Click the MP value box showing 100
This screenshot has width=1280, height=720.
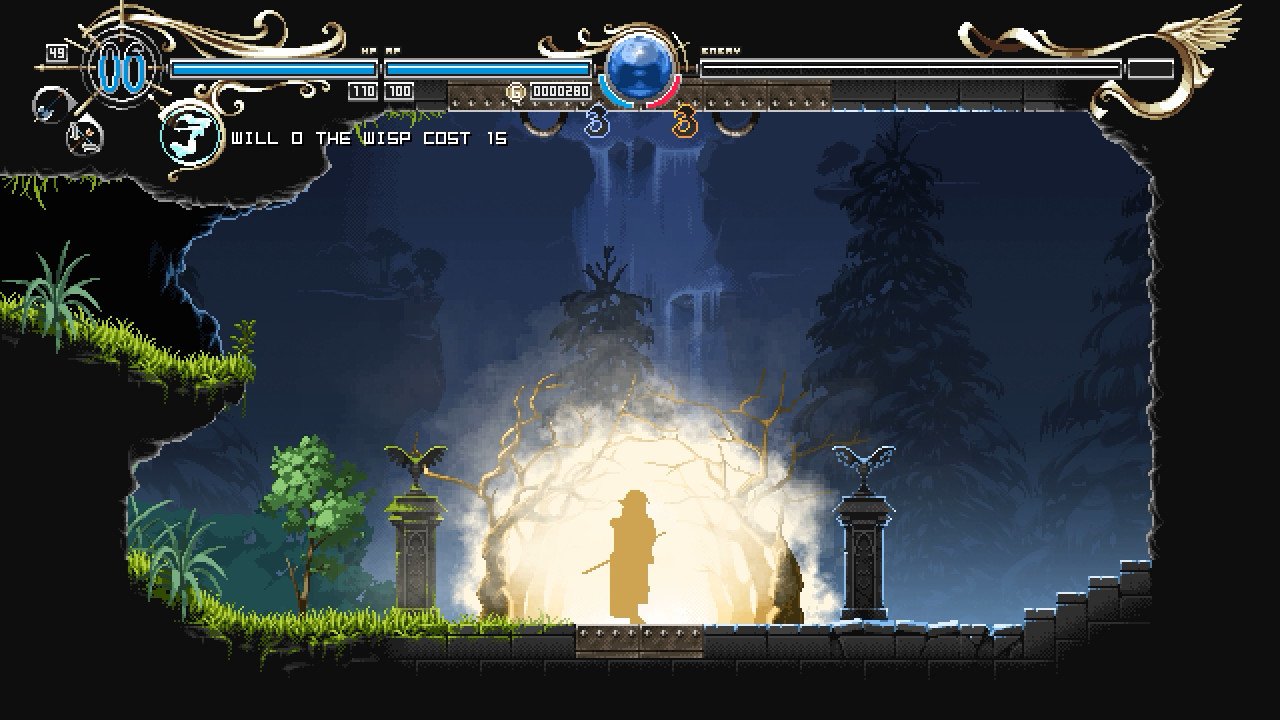(399, 92)
